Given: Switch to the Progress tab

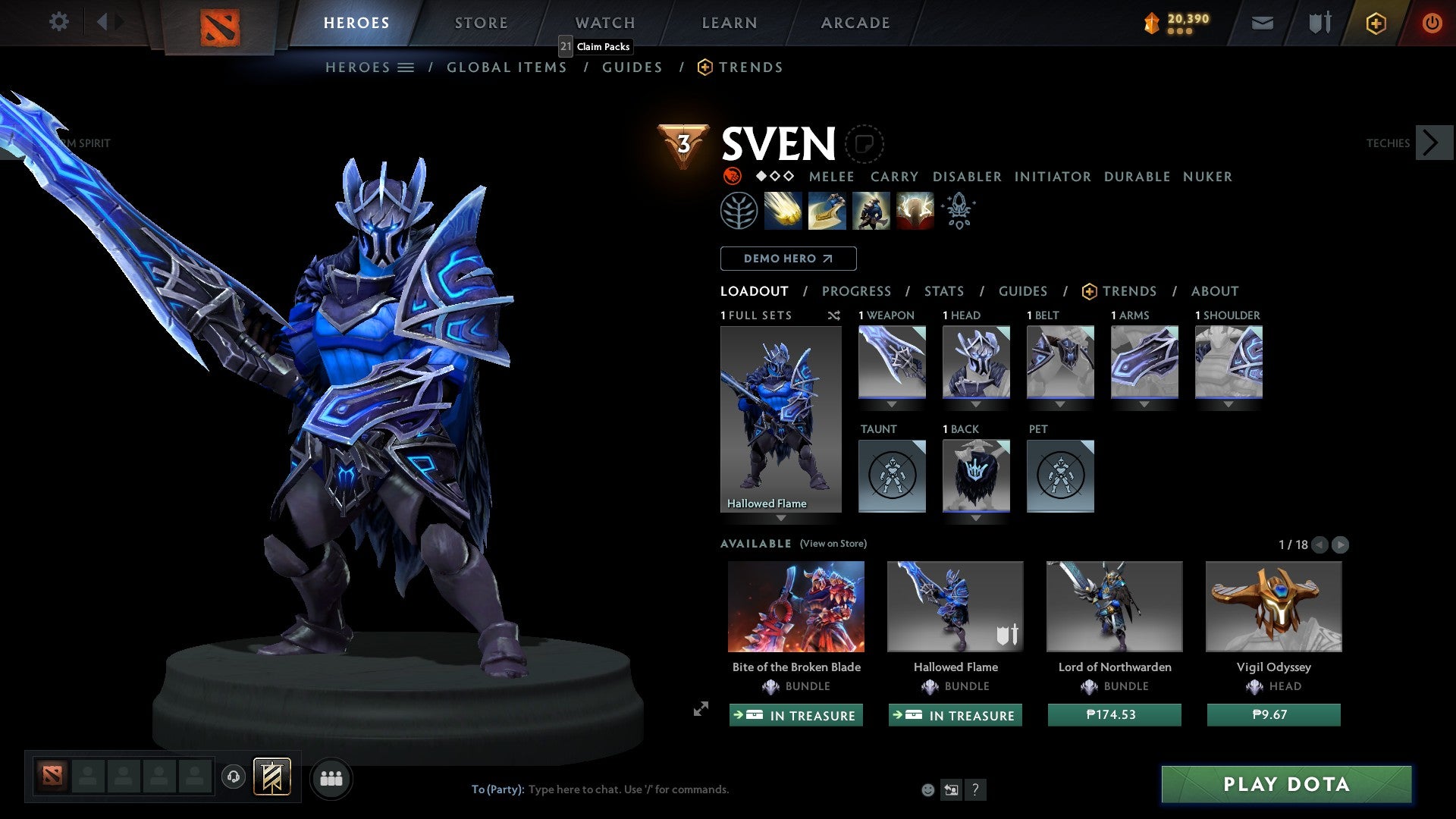Looking at the screenshot, I should [x=856, y=291].
